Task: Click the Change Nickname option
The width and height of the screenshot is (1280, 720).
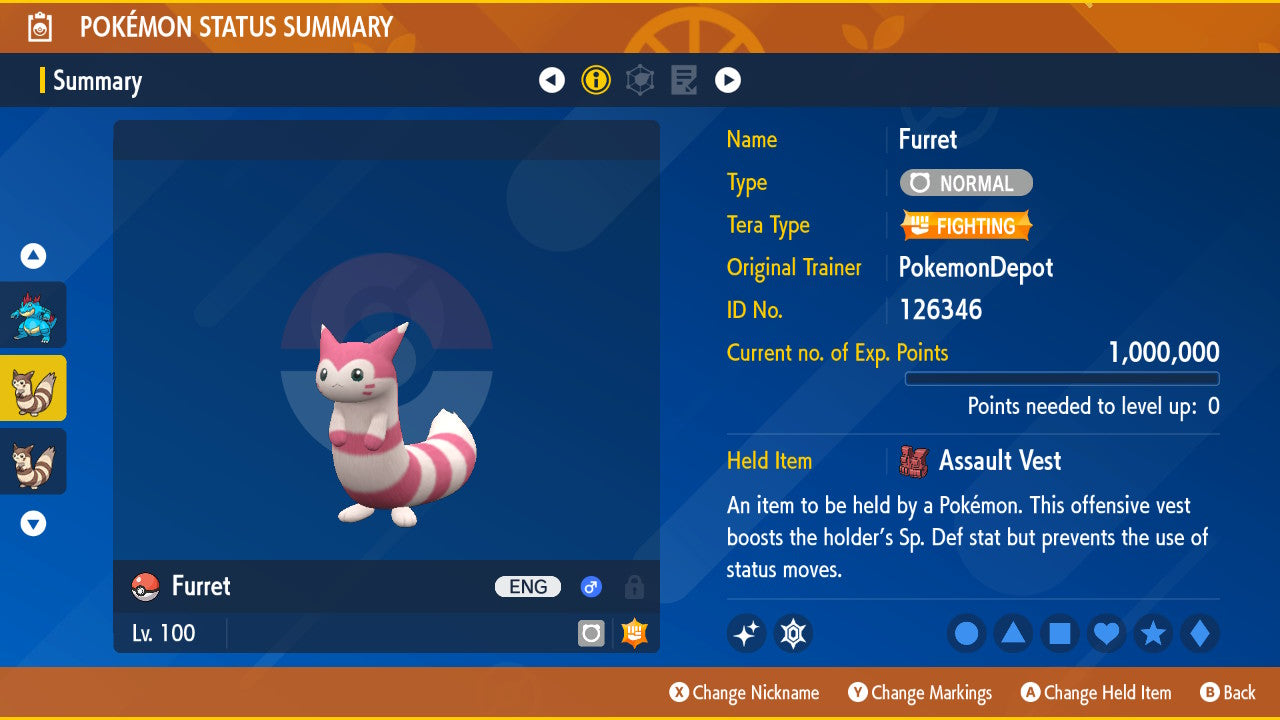Action: pyautogui.click(x=745, y=693)
